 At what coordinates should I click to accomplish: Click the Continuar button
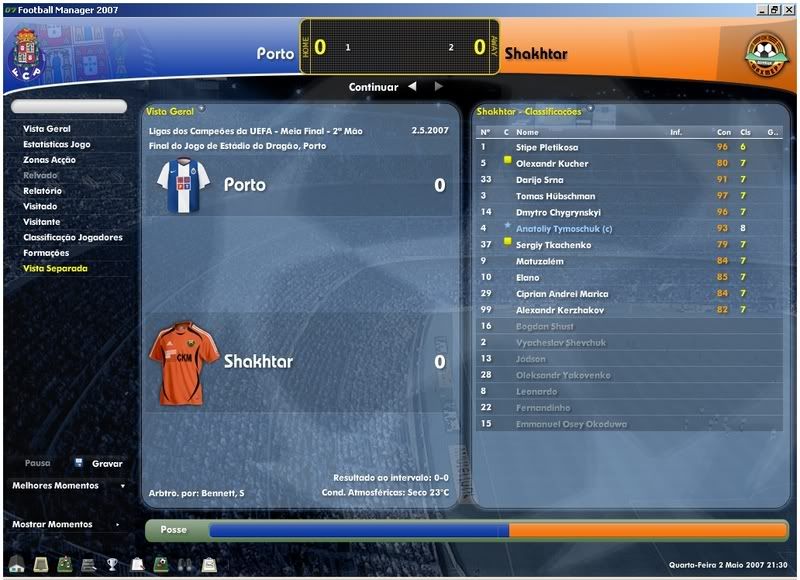tap(373, 87)
